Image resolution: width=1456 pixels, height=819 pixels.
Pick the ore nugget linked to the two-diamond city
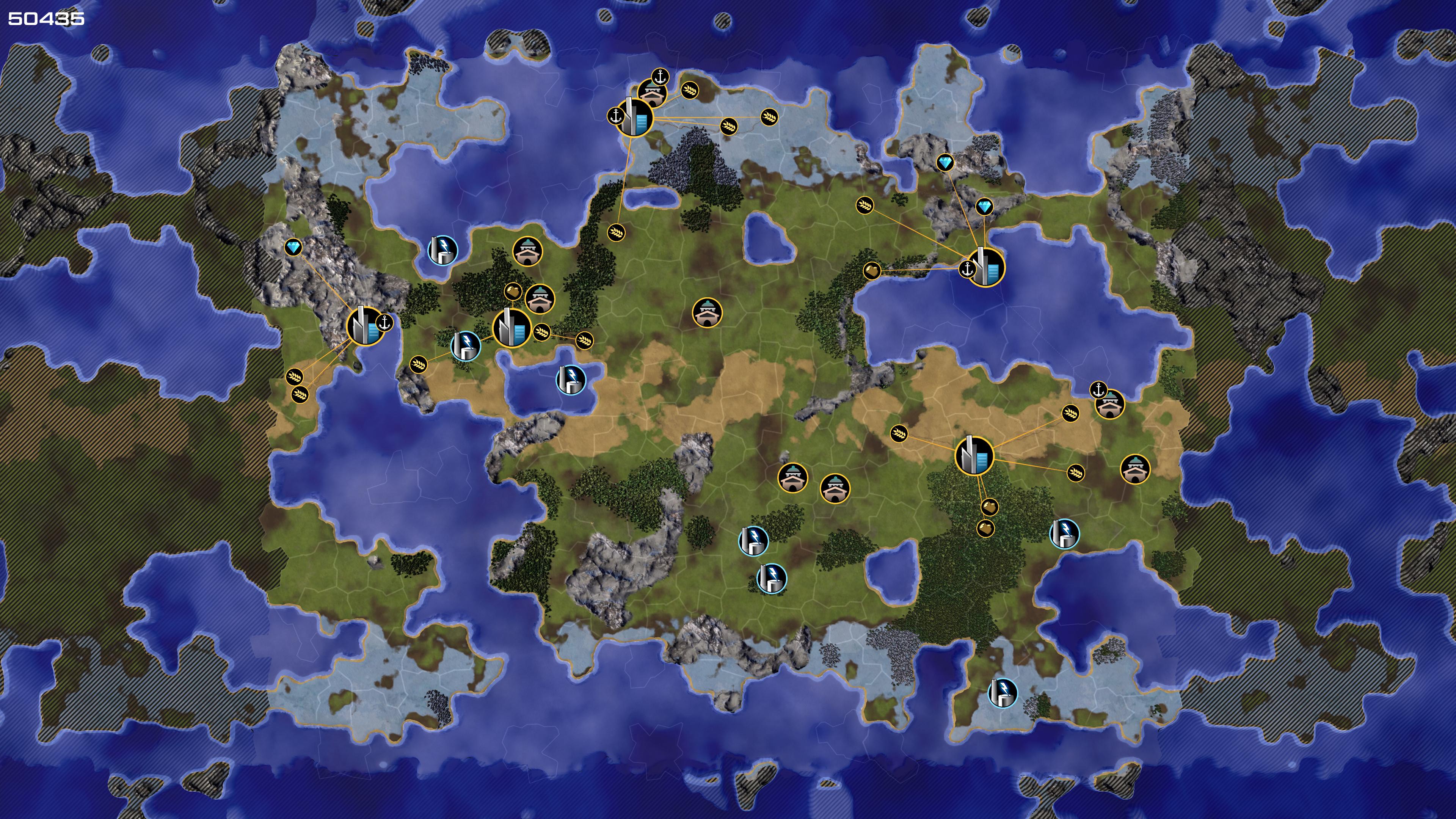coord(872,271)
